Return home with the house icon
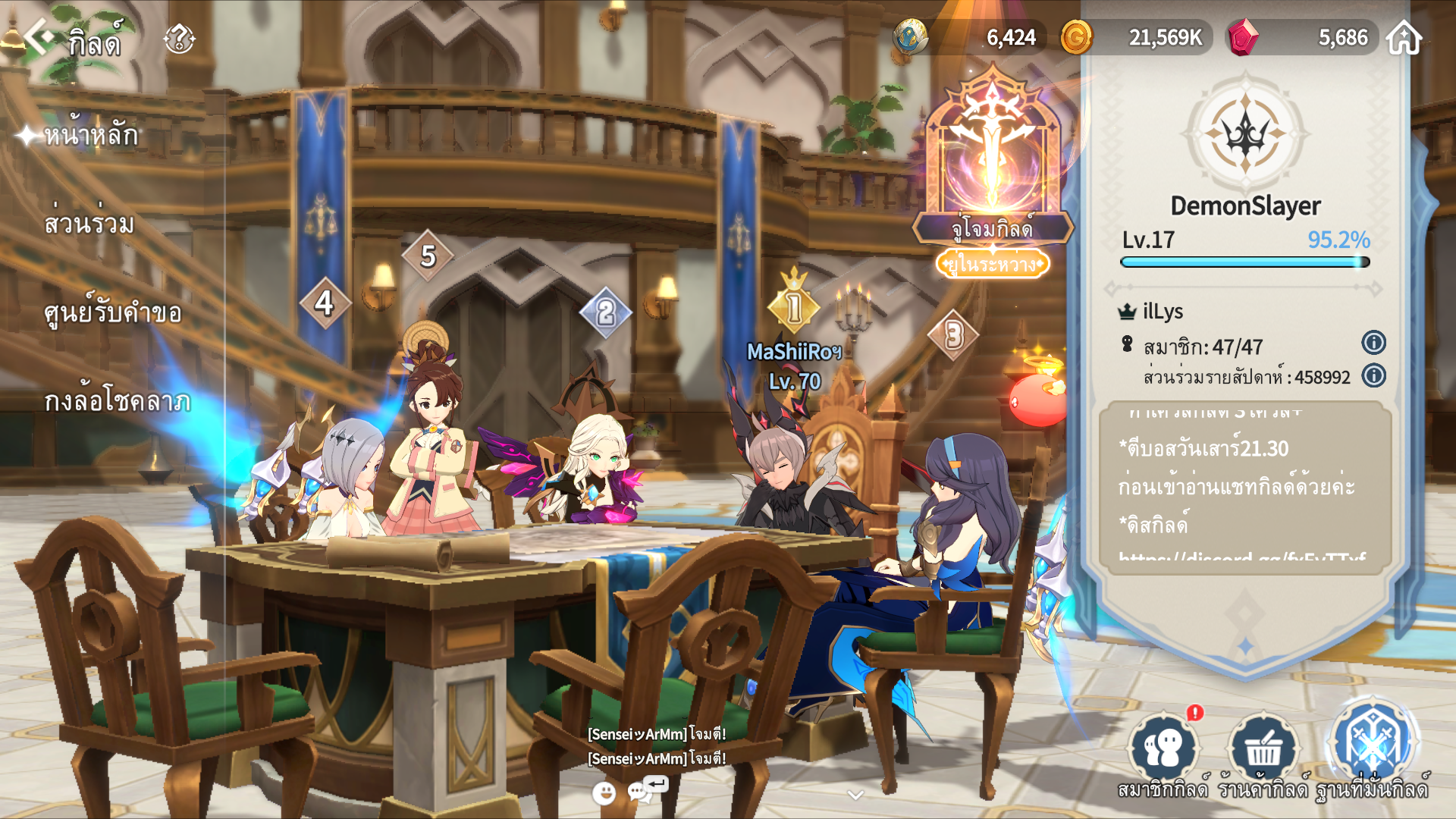The height and width of the screenshot is (819, 1456). coord(1404,37)
